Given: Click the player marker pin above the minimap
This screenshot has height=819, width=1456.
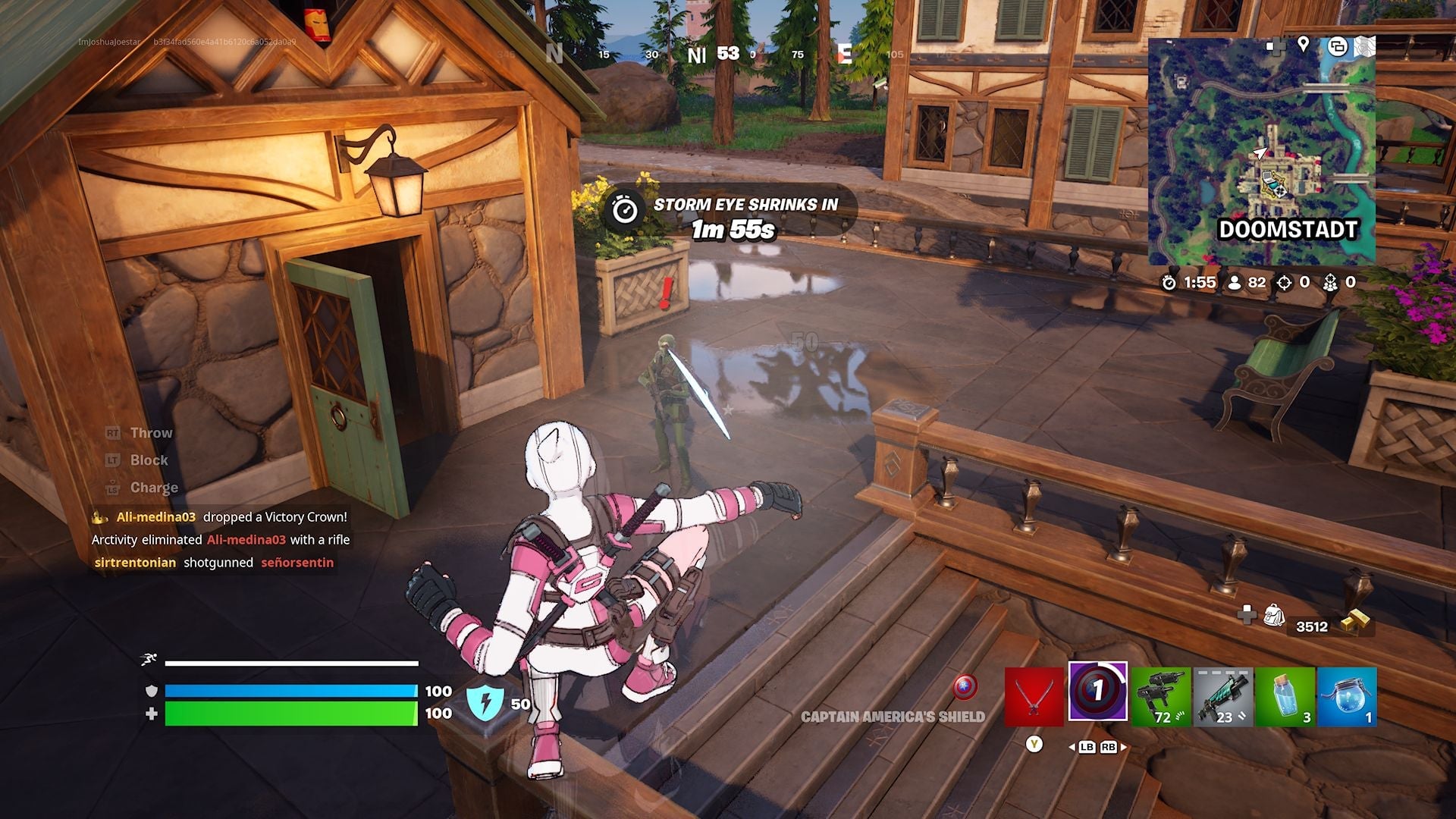Looking at the screenshot, I should tap(1303, 44).
